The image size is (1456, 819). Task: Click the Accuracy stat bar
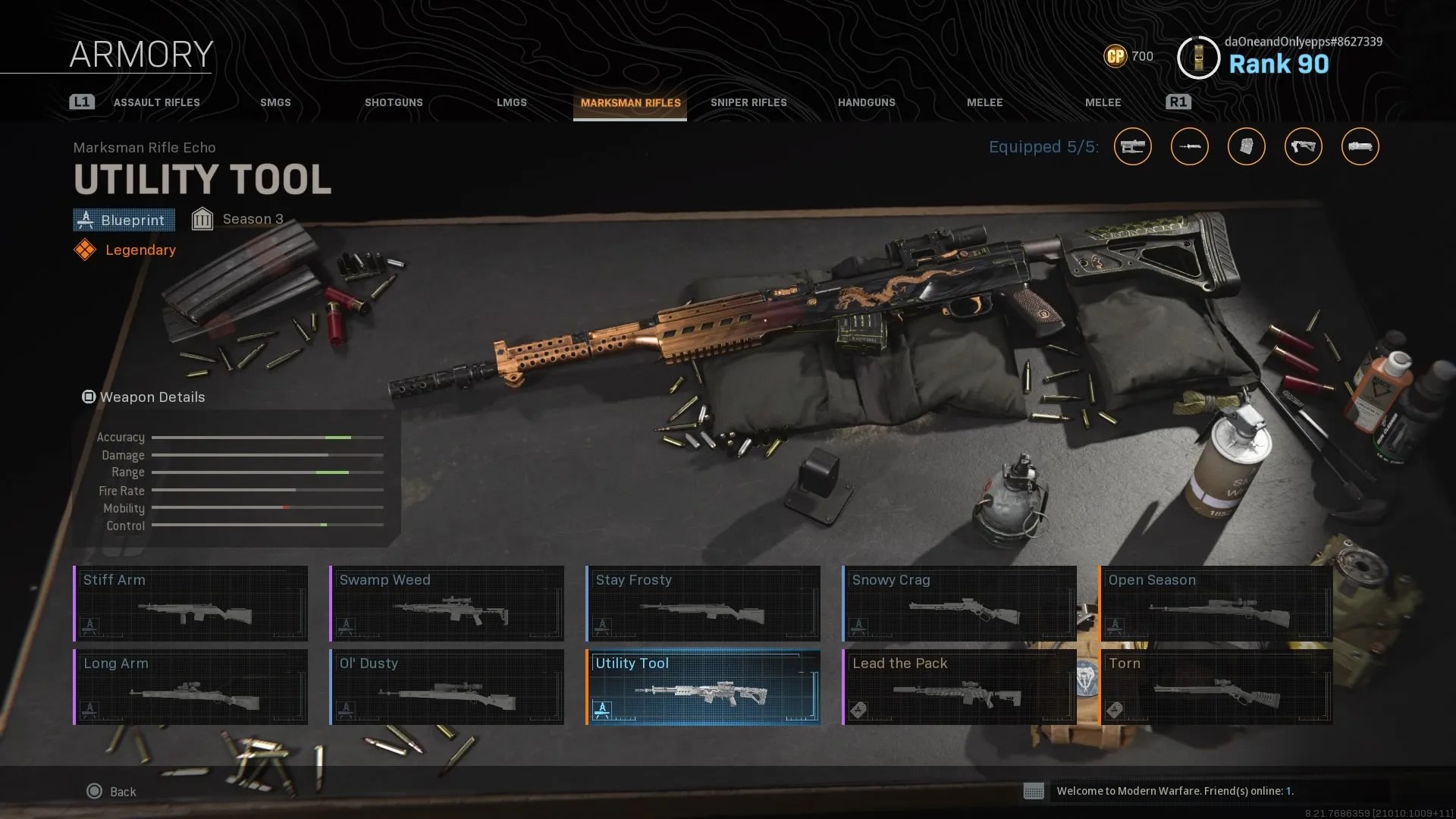268,437
